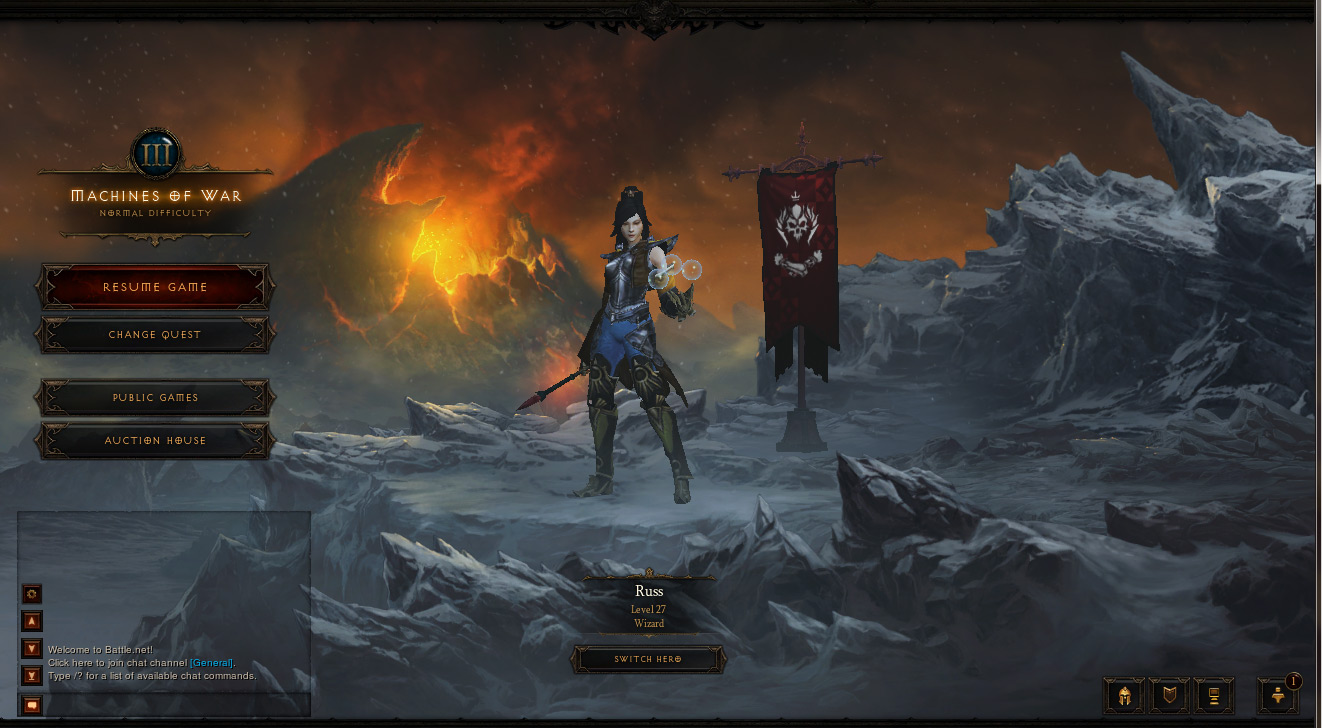The width and height of the screenshot is (1322, 728).
Task: Open the computer monitor game menu icon
Action: click(x=1214, y=695)
